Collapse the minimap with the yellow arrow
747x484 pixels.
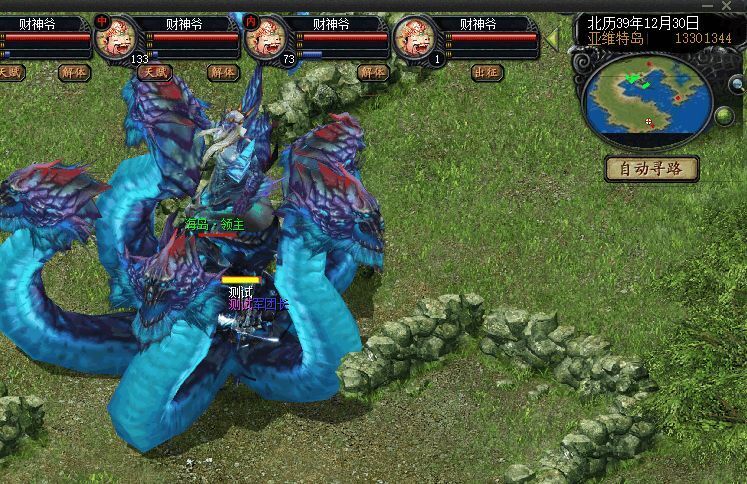(552, 38)
